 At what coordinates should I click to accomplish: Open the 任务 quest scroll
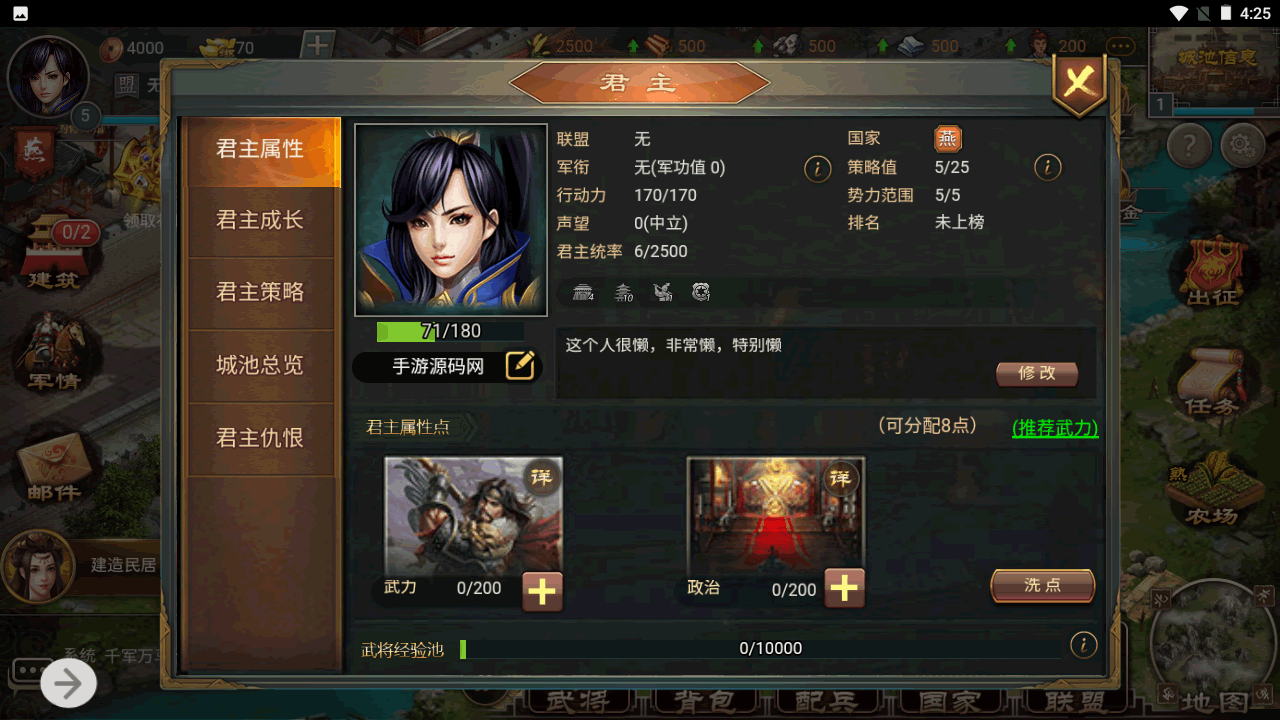point(1211,382)
